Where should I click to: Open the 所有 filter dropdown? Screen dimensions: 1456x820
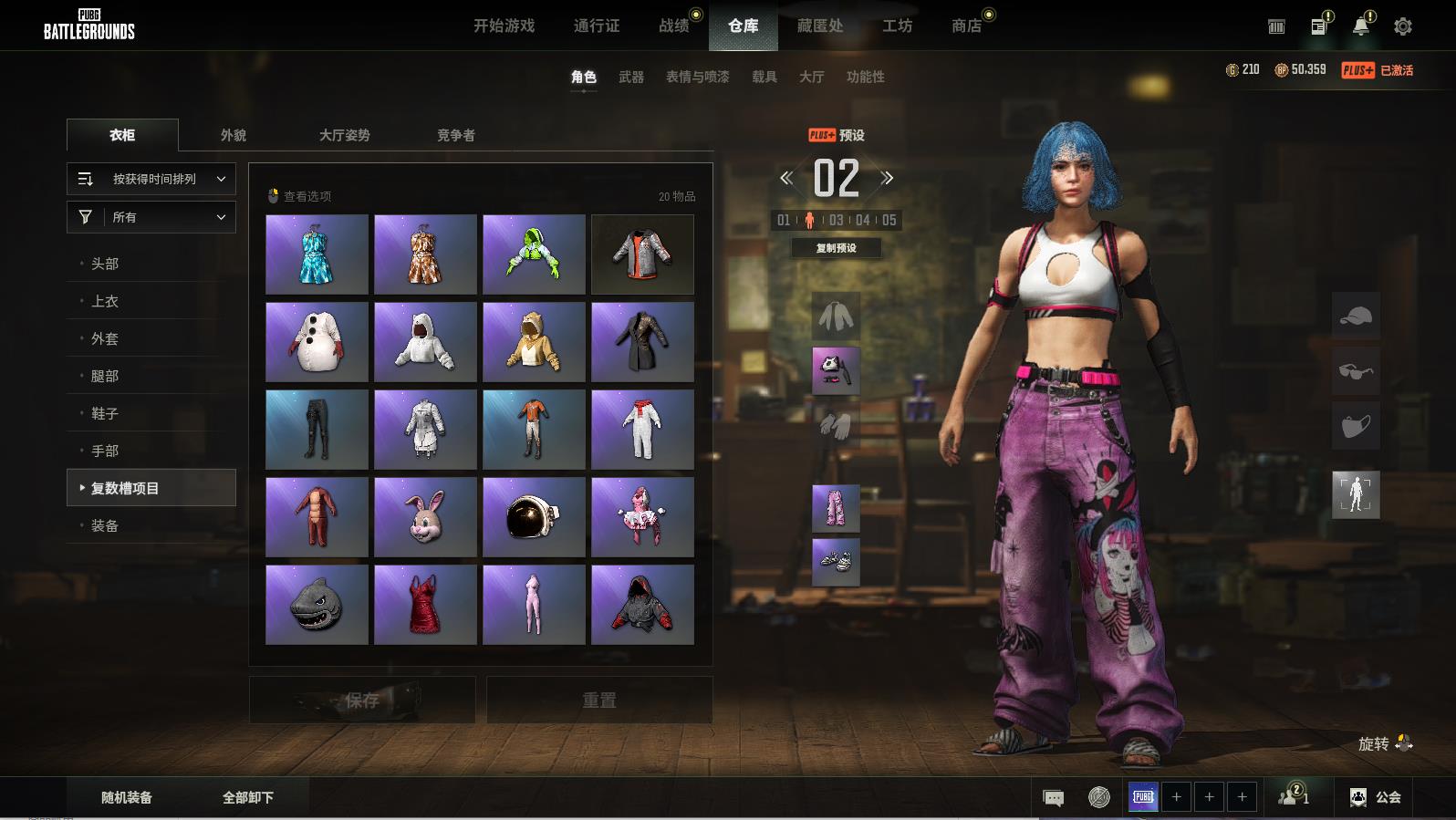[x=151, y=217]
